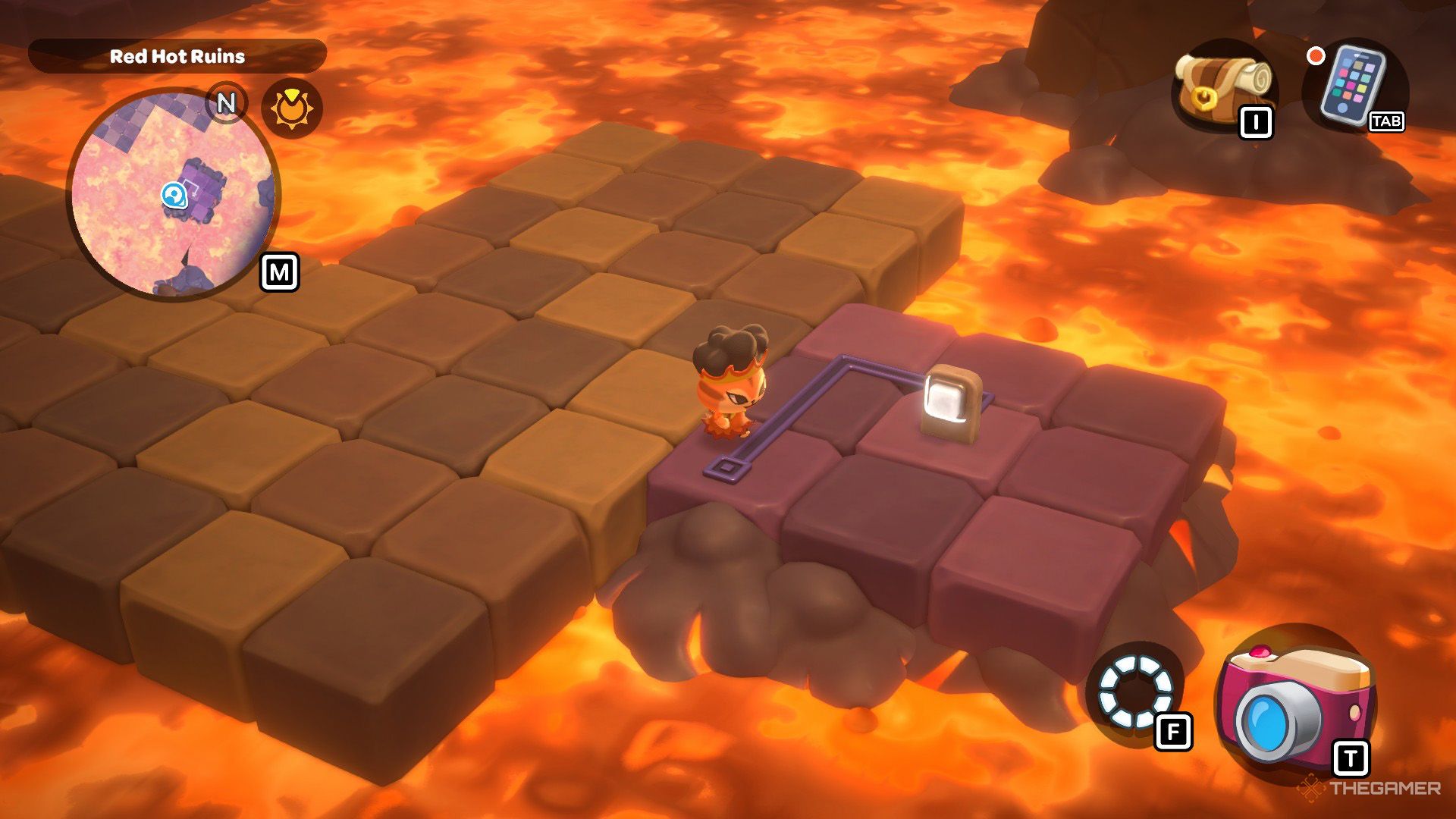Select the dashed ring action icon

1134,691
